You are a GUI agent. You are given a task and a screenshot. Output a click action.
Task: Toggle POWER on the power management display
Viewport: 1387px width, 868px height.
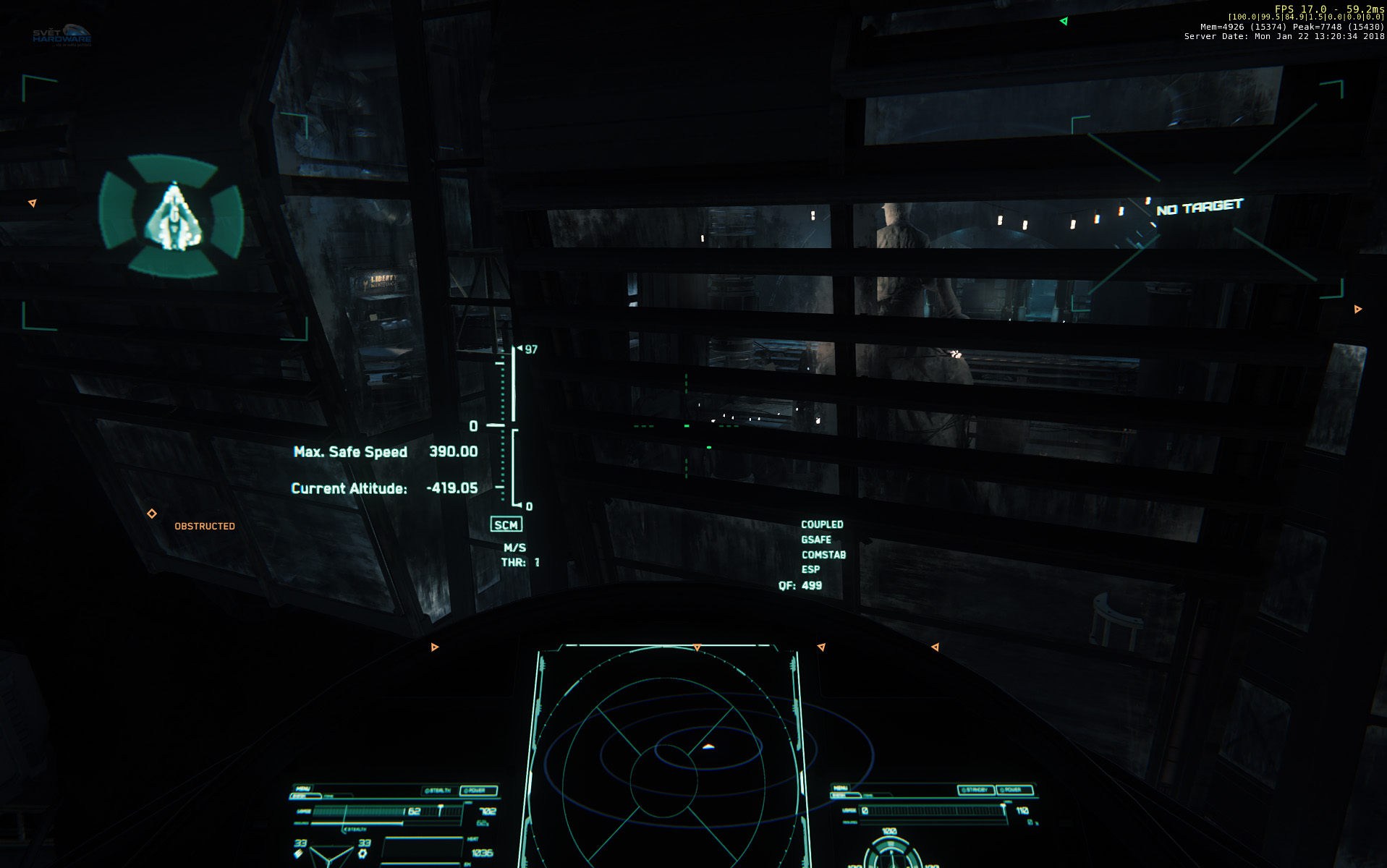click(x=478, y=790)
